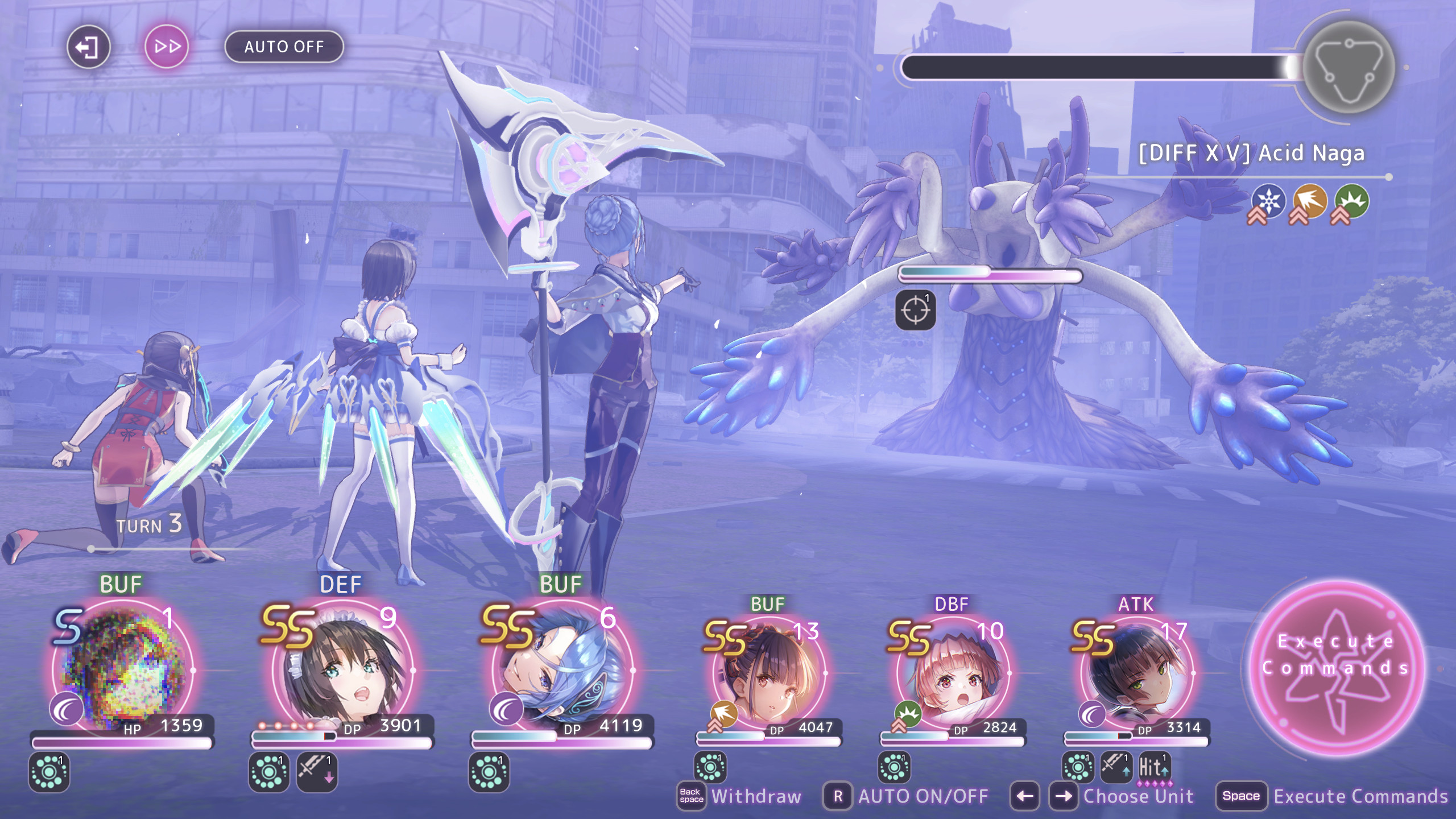Open the overdrive gauge triangle emblem
1456x819 pixels.
tap(1348, 67)
